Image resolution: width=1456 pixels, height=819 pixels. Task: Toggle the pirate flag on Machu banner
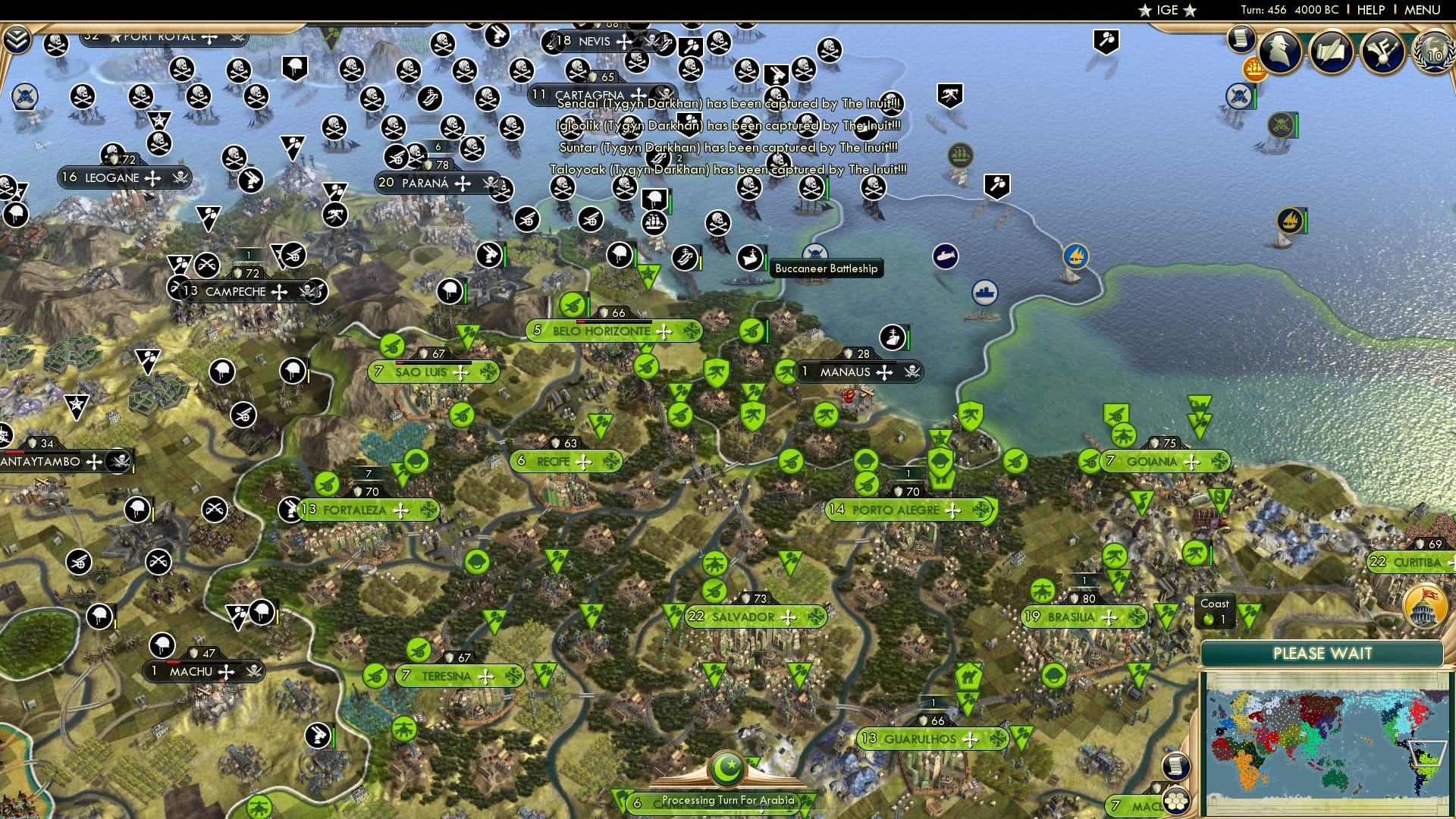(x=254, y=672)
